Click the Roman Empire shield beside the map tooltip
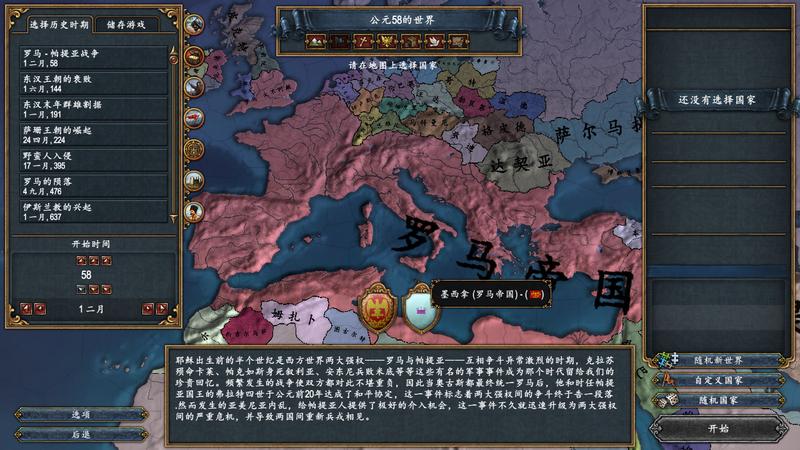This screenshot has width=800, height=450. coord(376,308)
